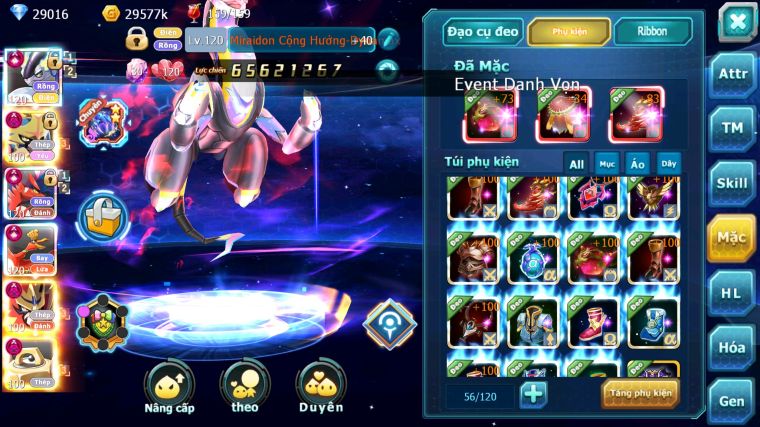This screenshot has height=427, width=760.
Task: Go to the HL side tab
Action: coord(732,292)
